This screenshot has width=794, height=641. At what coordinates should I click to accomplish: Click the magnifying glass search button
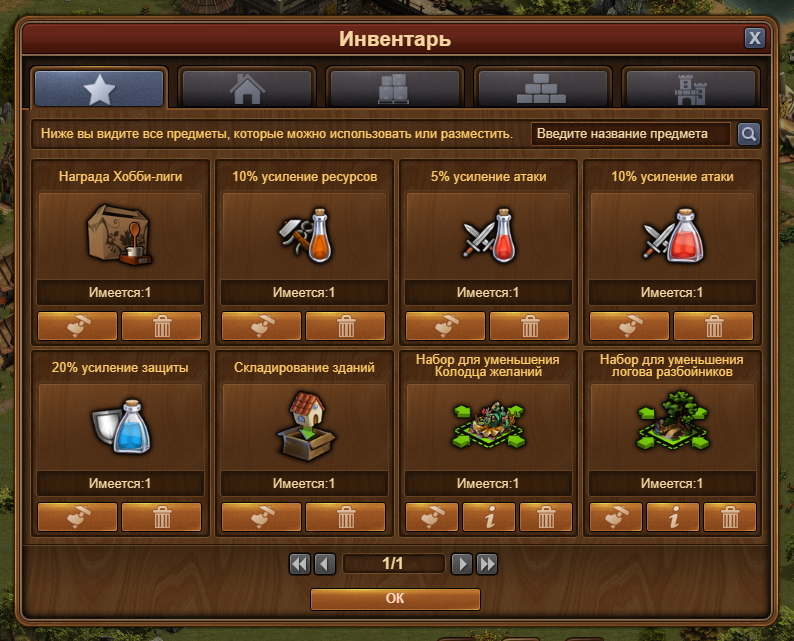tap(748, 134)
